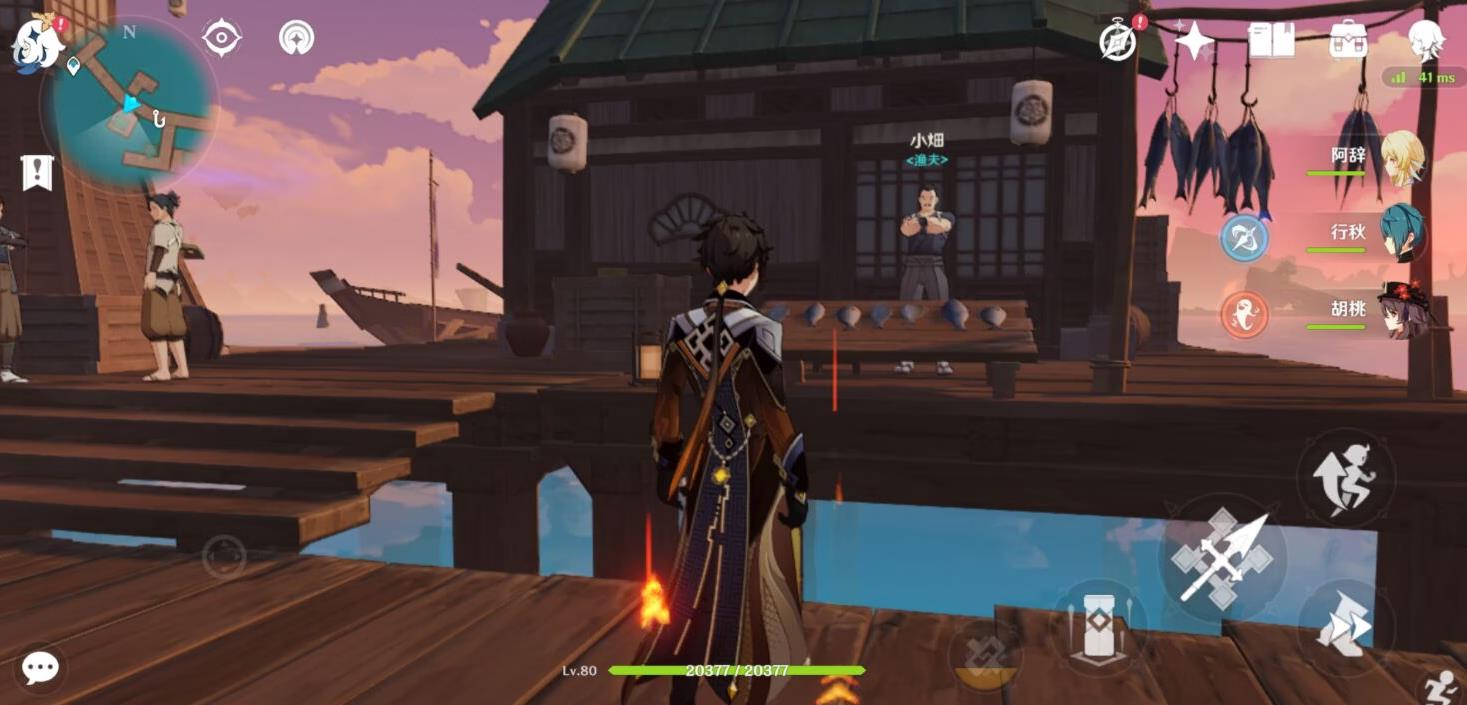This screenshot has height=705, width=1467.
Task: Open the Paimon menu
Action: [x=37, y=45]
